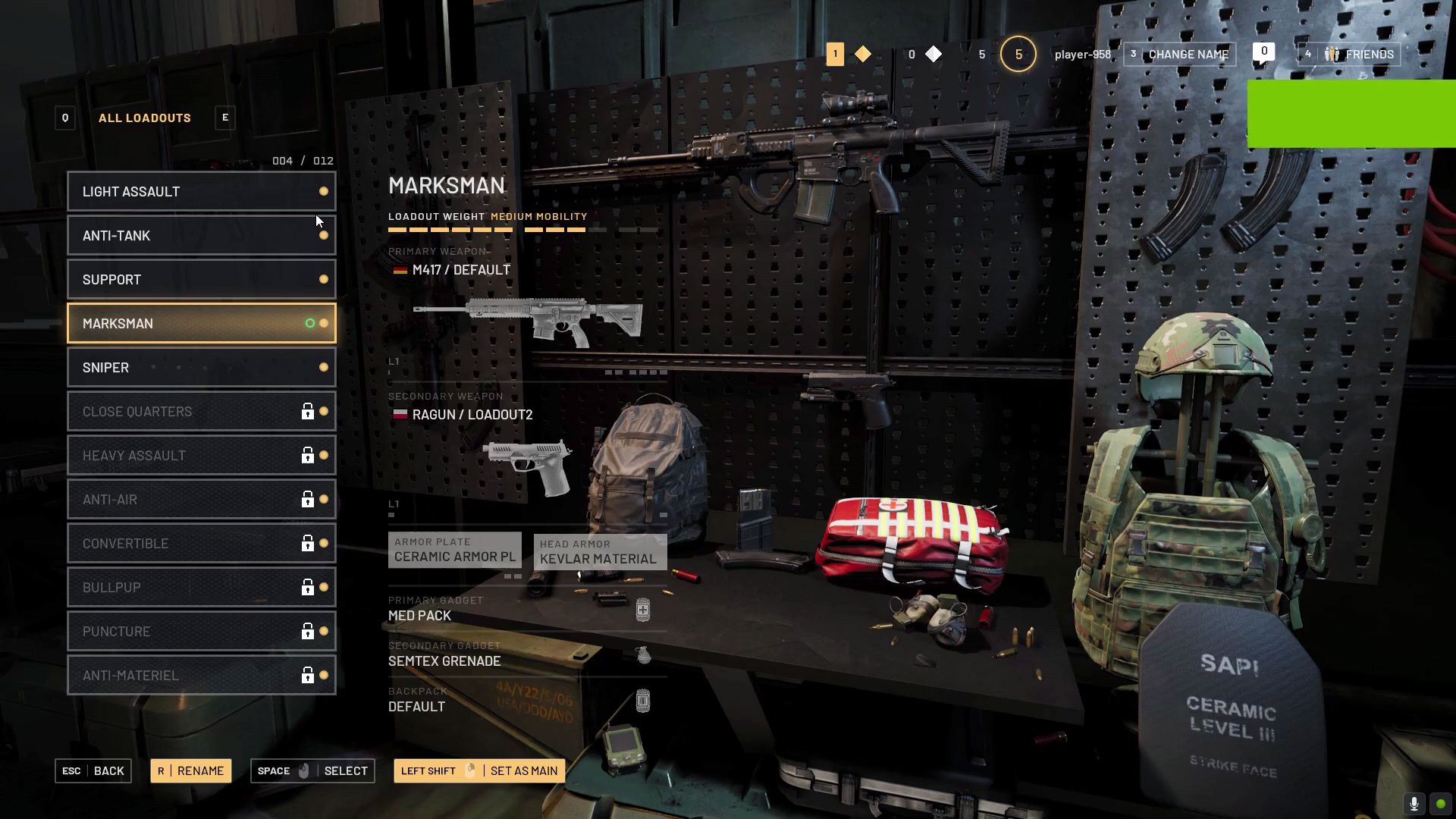Select the locked Anti-Materiel loadout

(x=201, y=676)
